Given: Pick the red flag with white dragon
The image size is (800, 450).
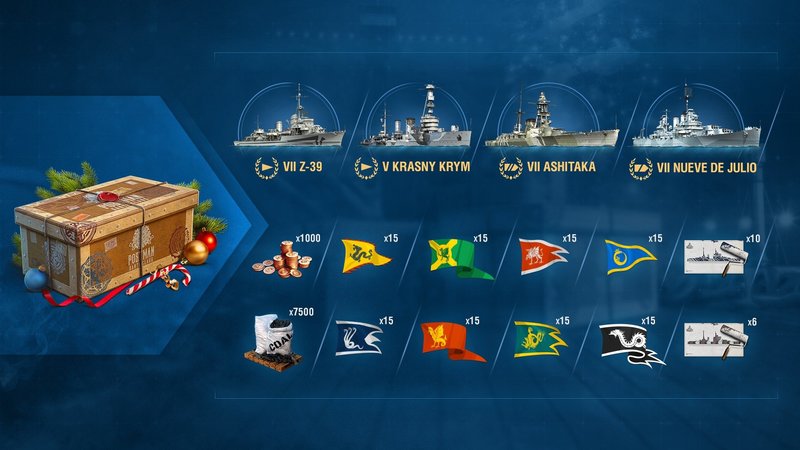Looking at the screenshot, I should click(542, 257).
